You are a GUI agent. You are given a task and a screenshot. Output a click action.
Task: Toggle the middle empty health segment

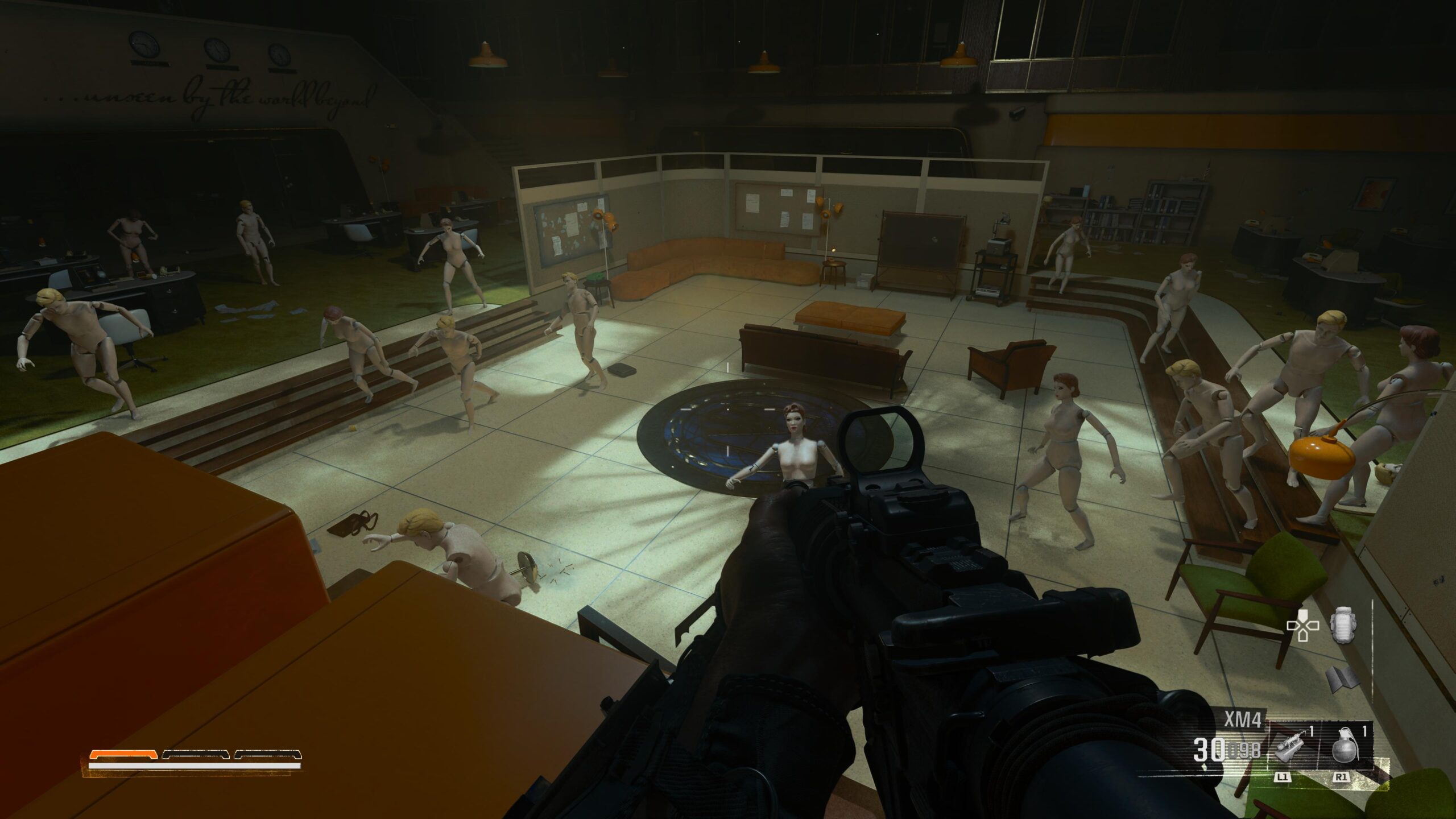(x=197, y=755)
